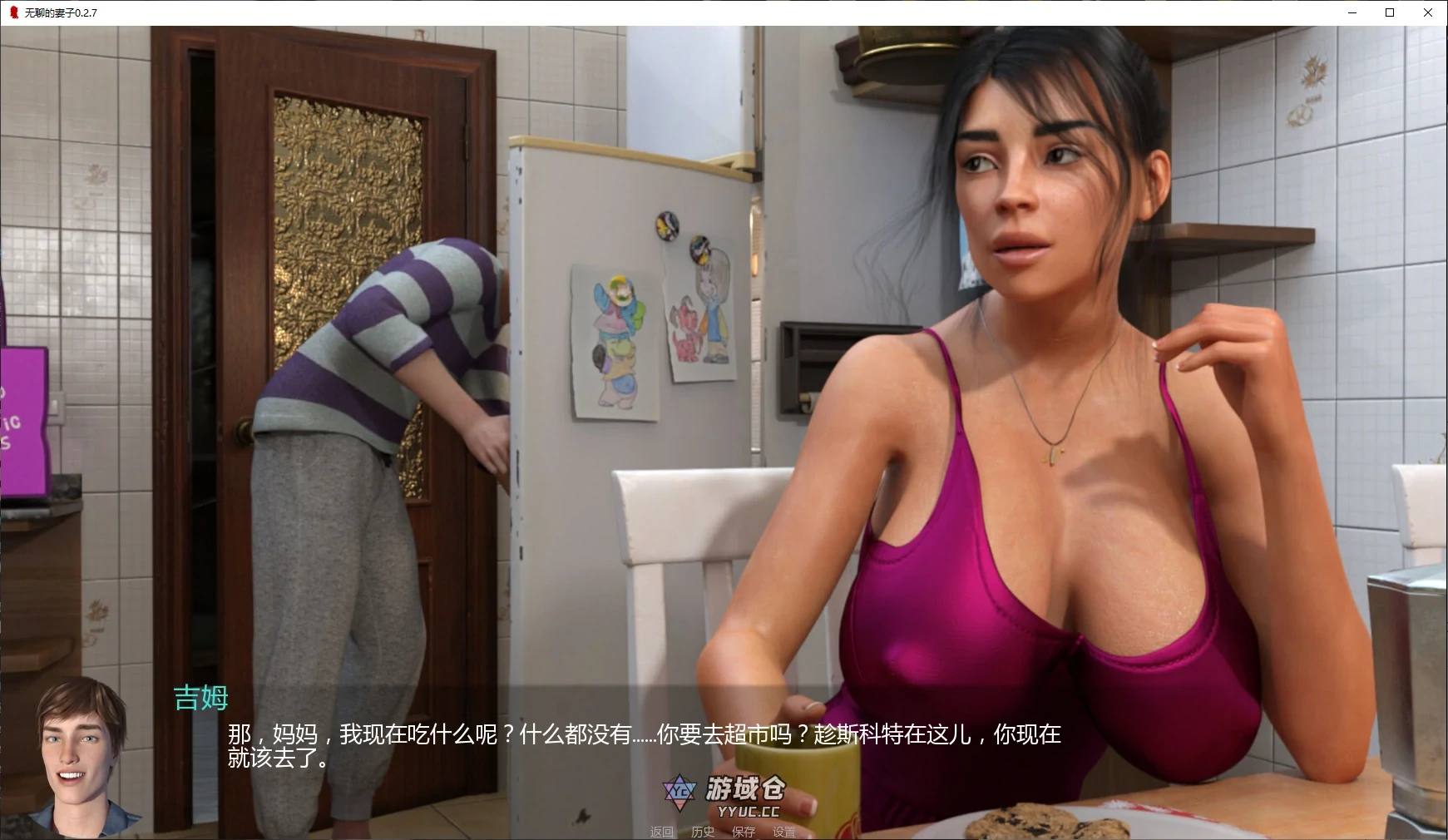Save the game using 保存
The height and width of the screenshot is (840, 1448).
coord(744,833)
